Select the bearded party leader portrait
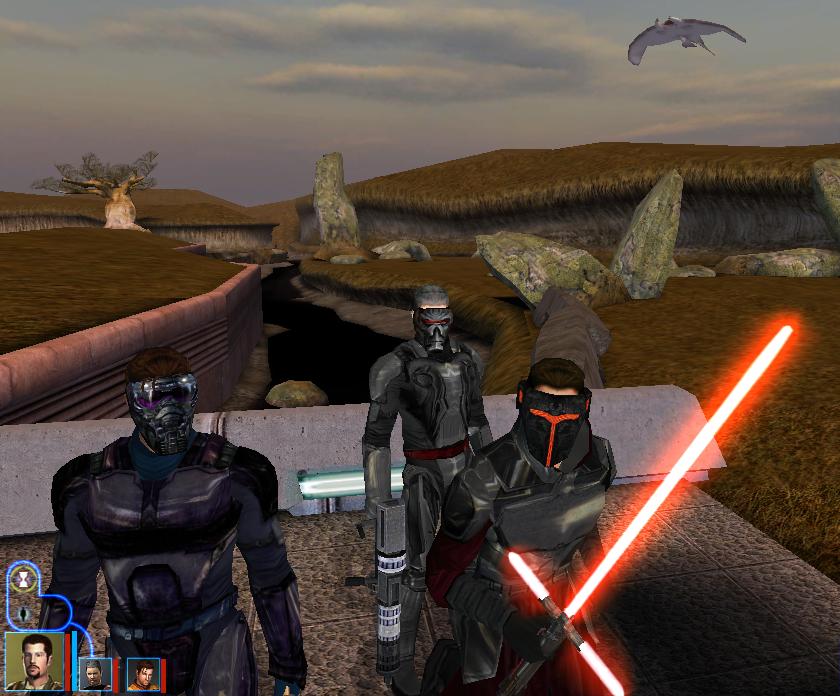Viewport: 840px width, 696px height. [35, 660]
